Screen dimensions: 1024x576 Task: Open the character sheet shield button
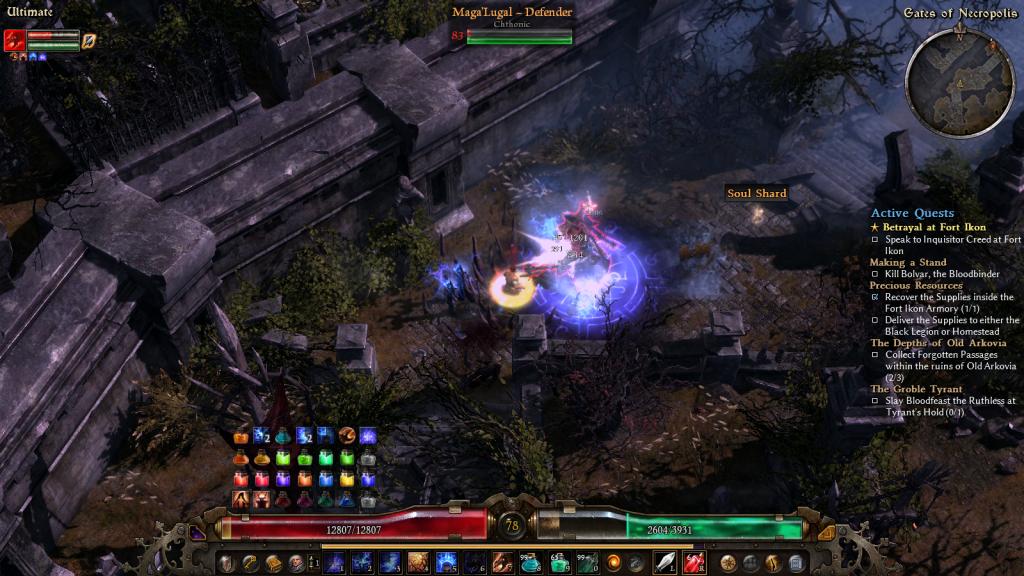pos(229,562)
